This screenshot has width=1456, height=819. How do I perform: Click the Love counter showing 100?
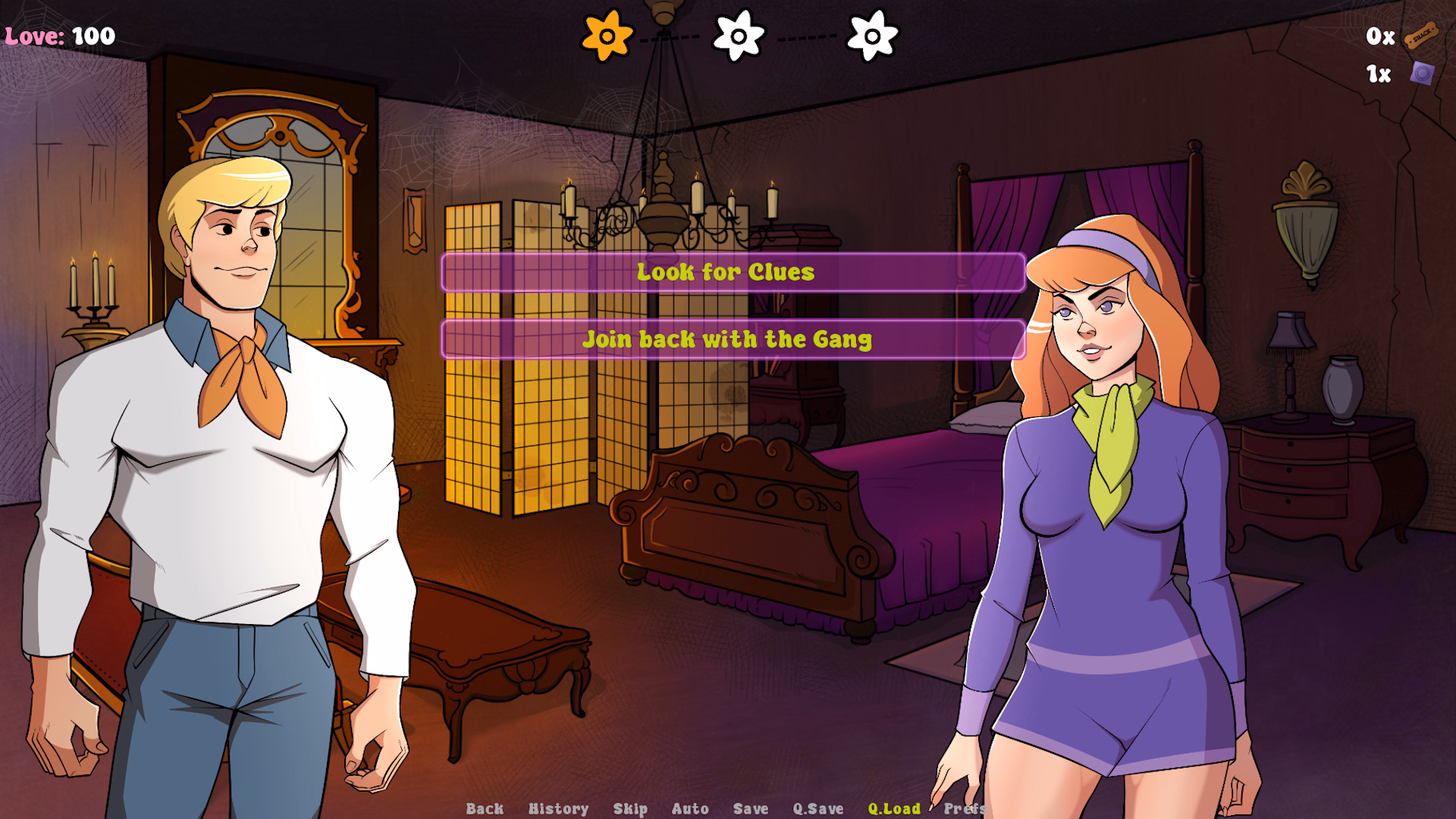point(57,33)
